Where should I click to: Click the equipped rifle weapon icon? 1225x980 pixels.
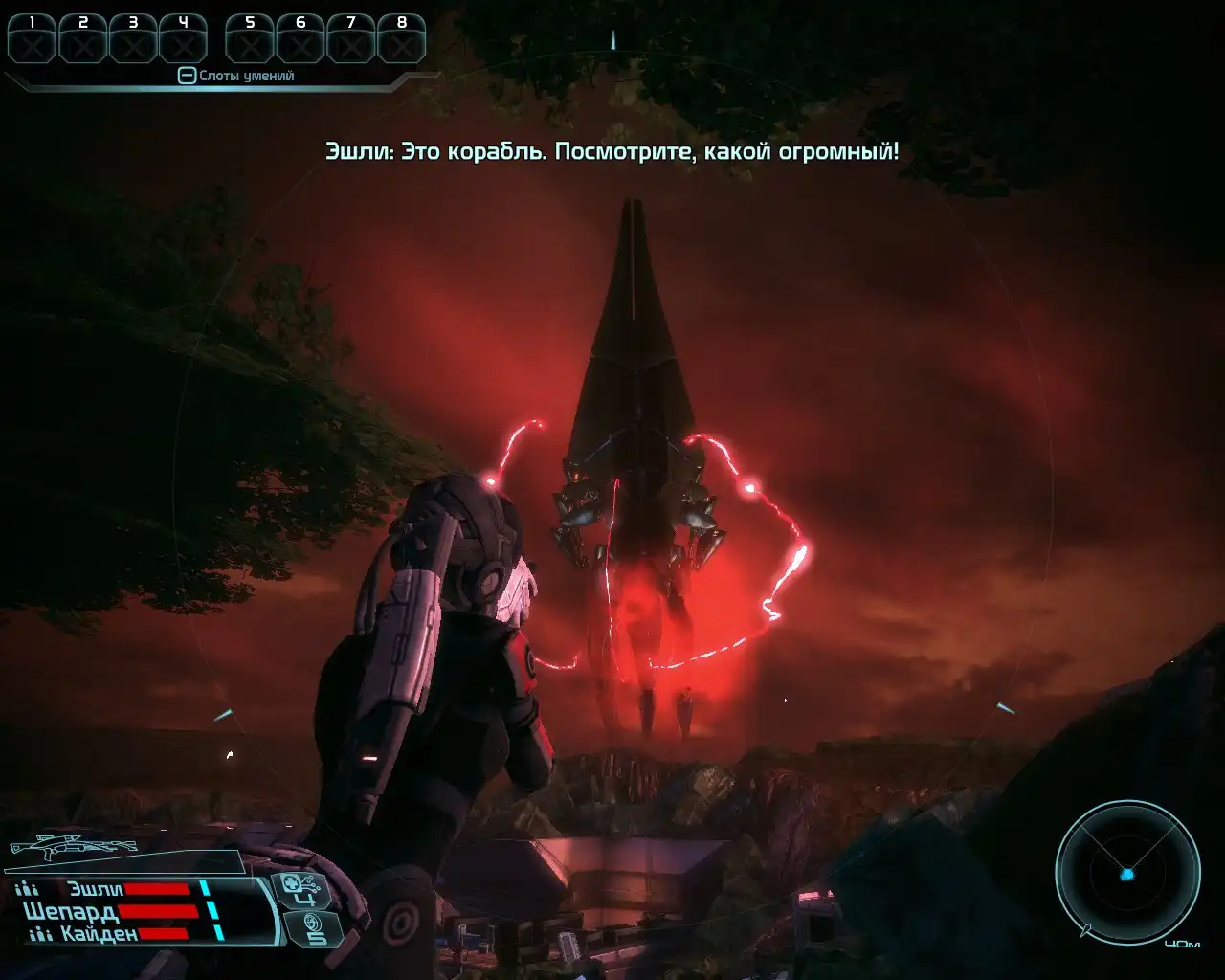(x=73, y=847)
